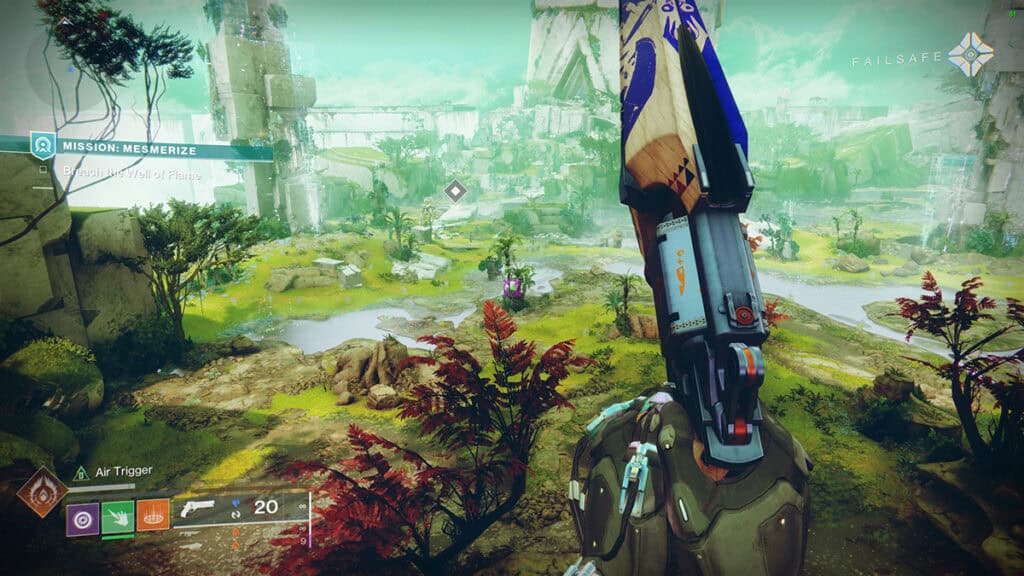Activate the orange class ability icon
This screenshot has height=576, width=1024.
point(152,516)
